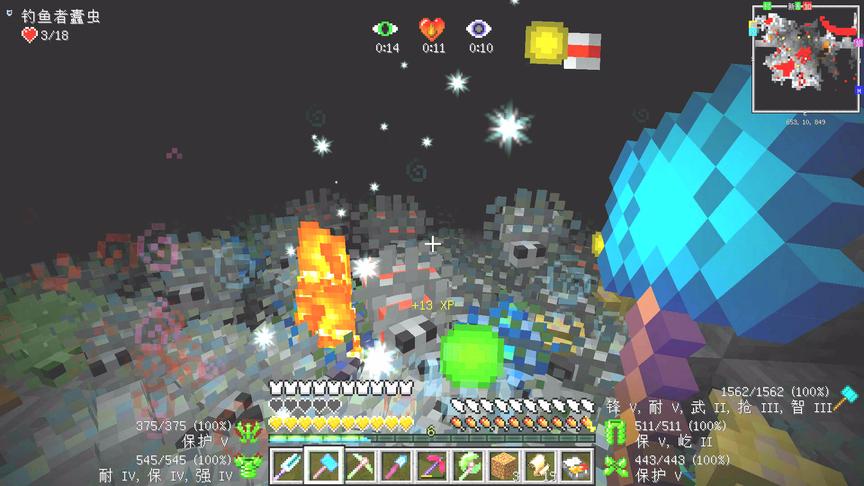The width and height of the screenshot is (864, 486).
Task: Select the sword in the first hotbar slot
Action: click(289, 466)
